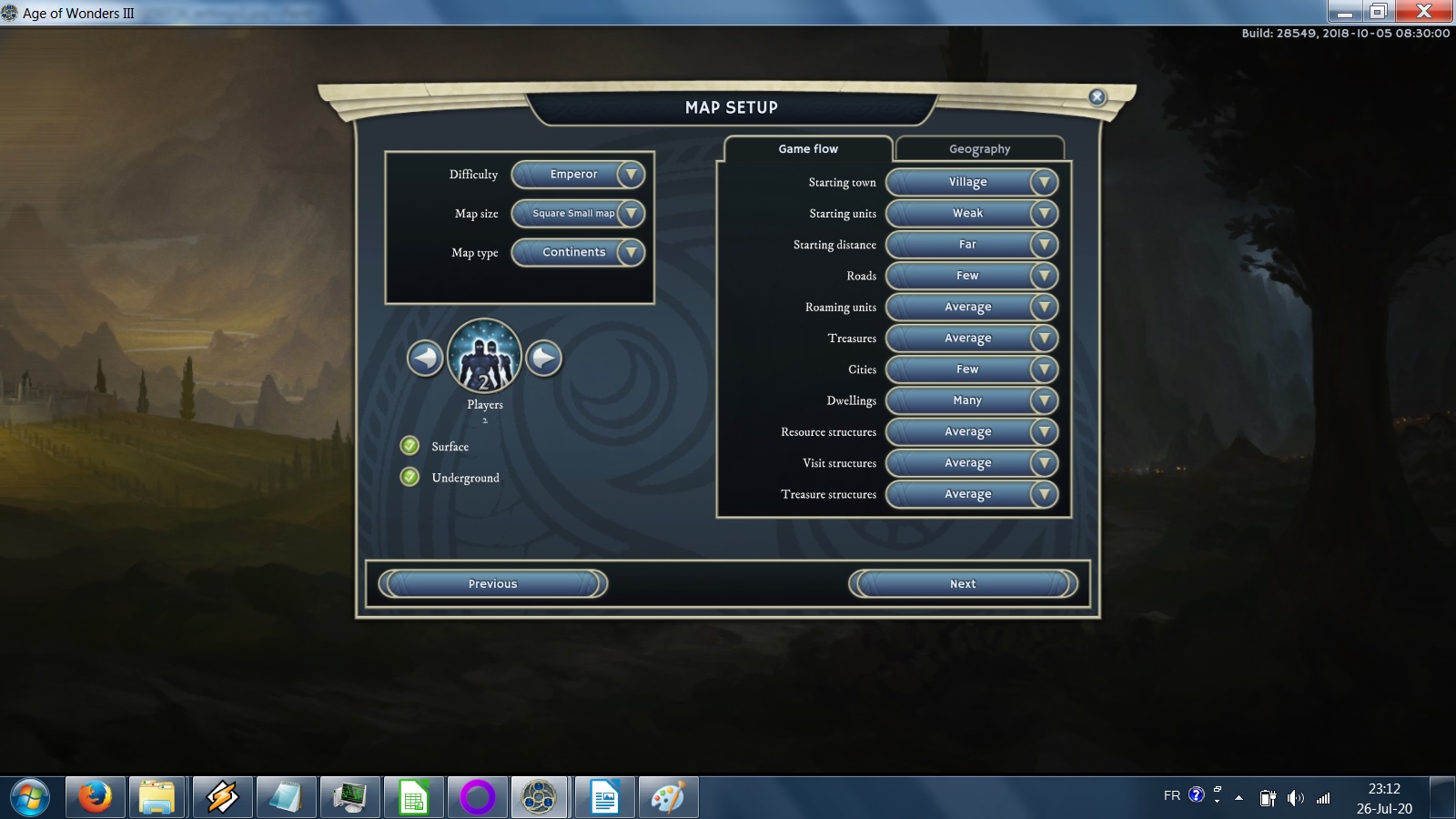The width and height of the screenshot is (1456, 819).
Task: Choose a new Cities amount
Action: click(972, 369)
